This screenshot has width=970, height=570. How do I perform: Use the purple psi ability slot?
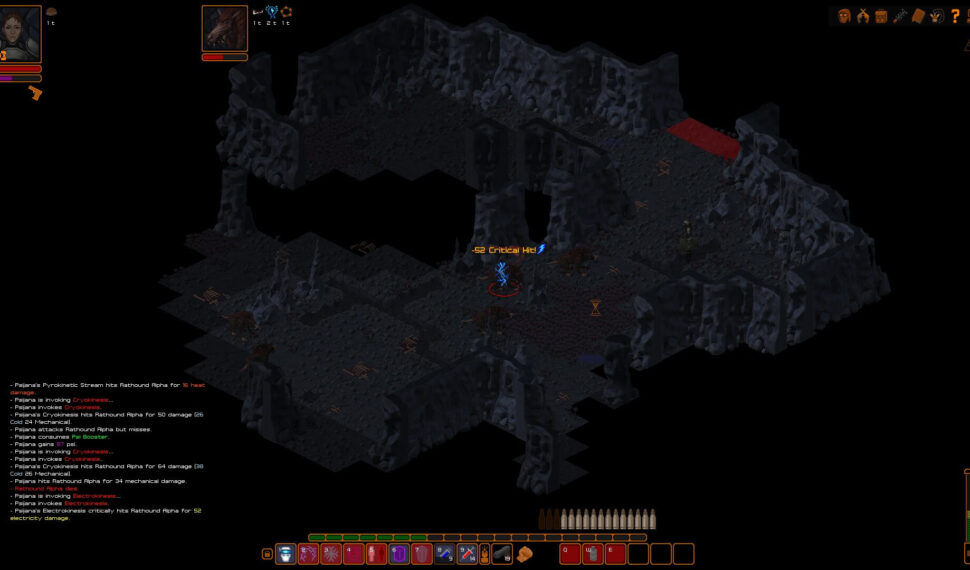click(x=399, y=554)
